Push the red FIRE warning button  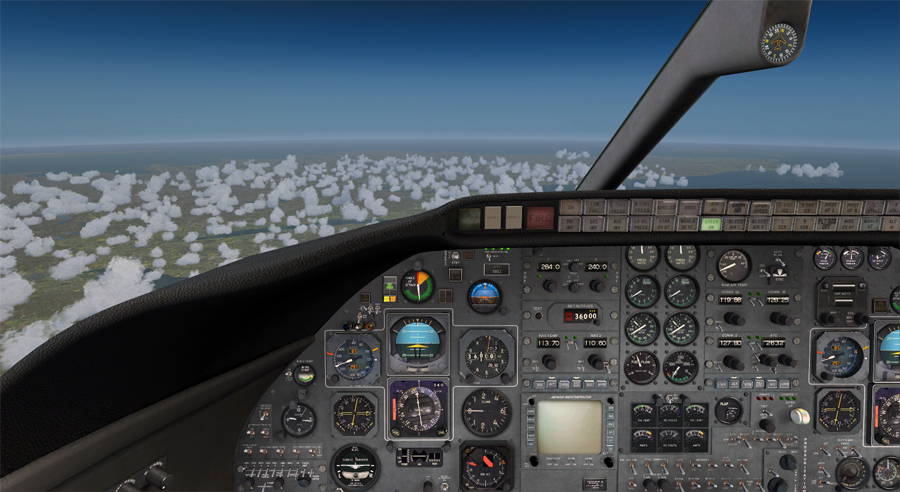point(540,216)
